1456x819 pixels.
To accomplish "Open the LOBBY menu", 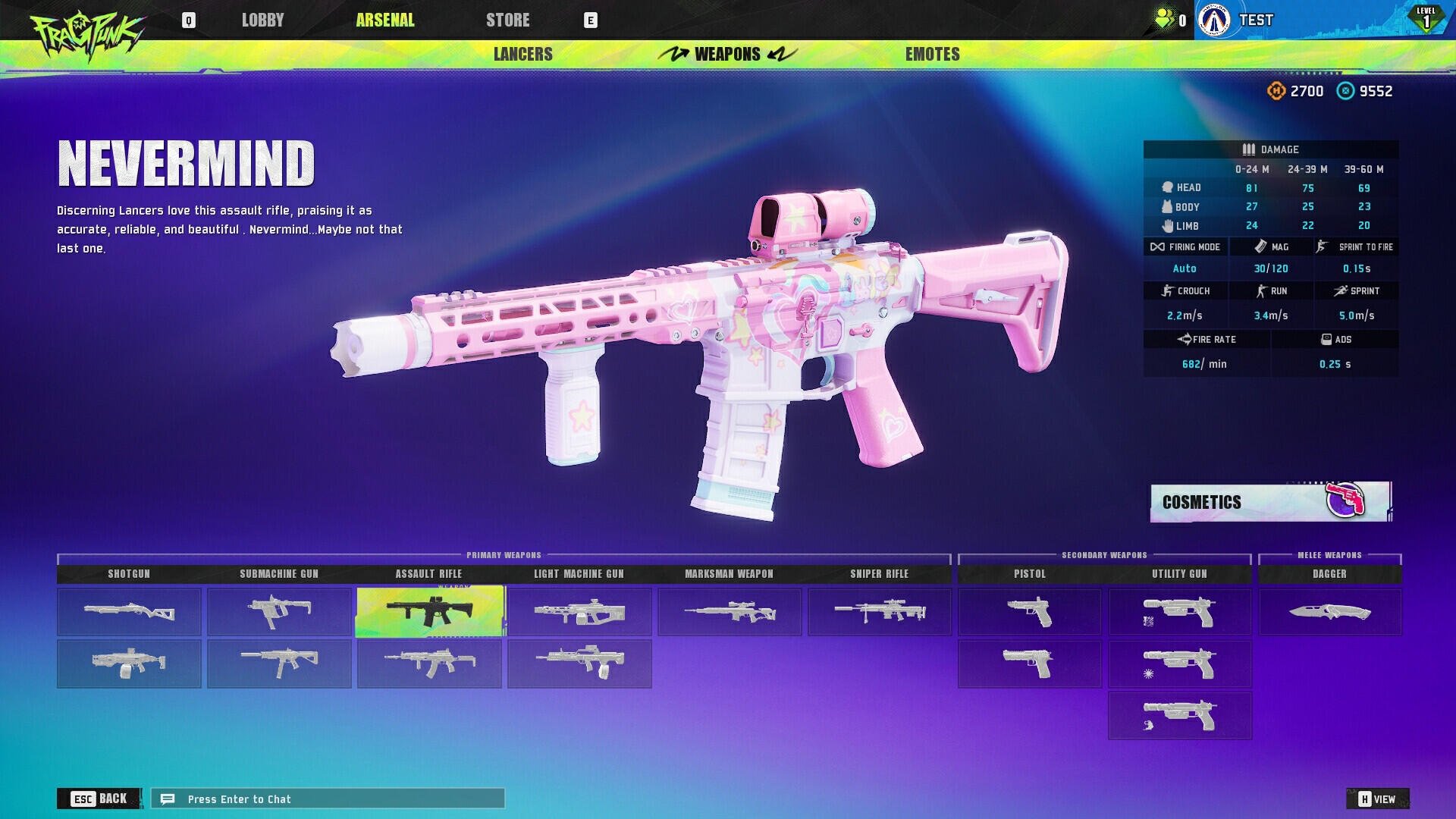I will 263,20.
